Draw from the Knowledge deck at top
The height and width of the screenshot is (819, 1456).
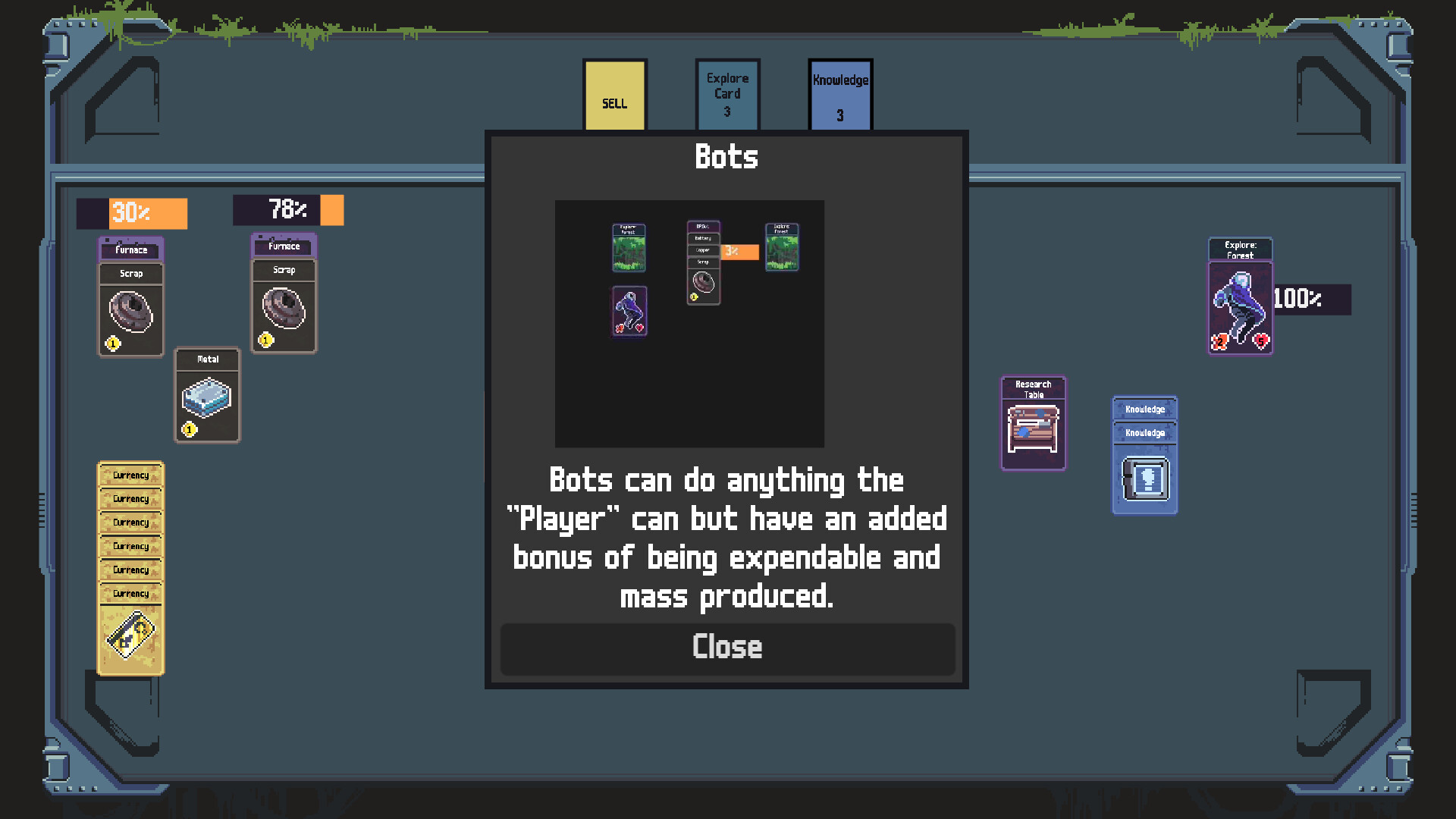point(839,94)
